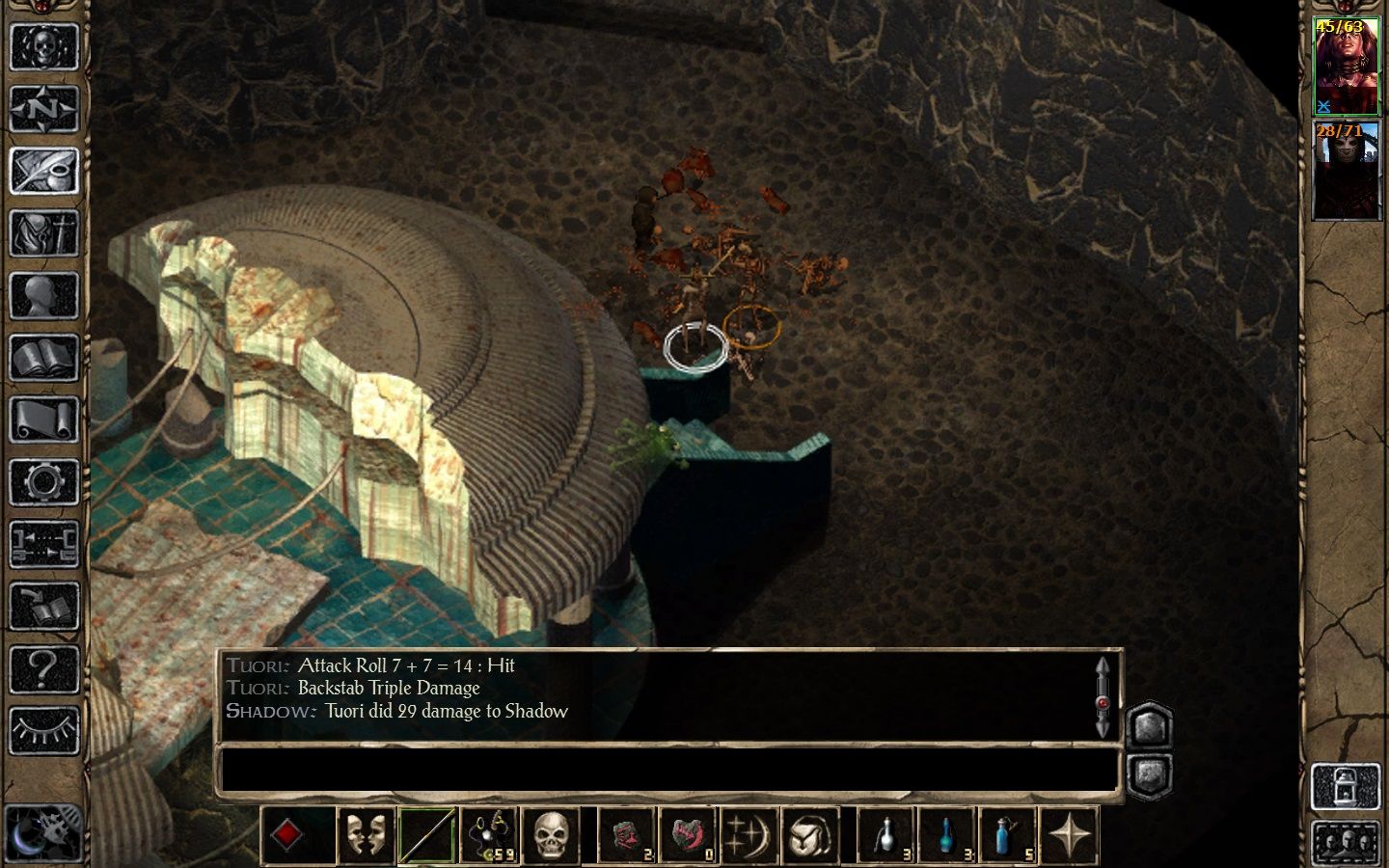The width and height of the screenshot is (1389, 868).
Task: Open the gear options menu
Action: (43, 482)
